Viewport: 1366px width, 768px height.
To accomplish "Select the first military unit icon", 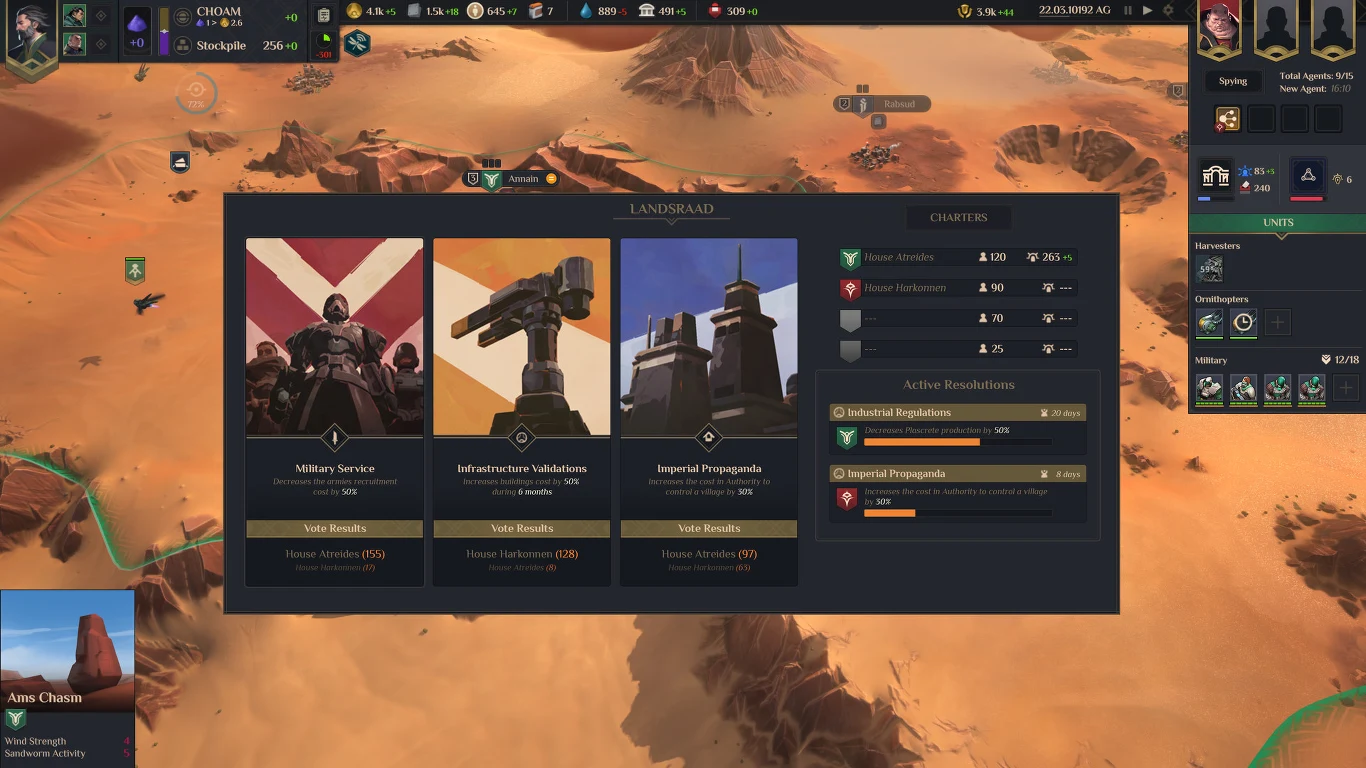I will coord(1209,390).
